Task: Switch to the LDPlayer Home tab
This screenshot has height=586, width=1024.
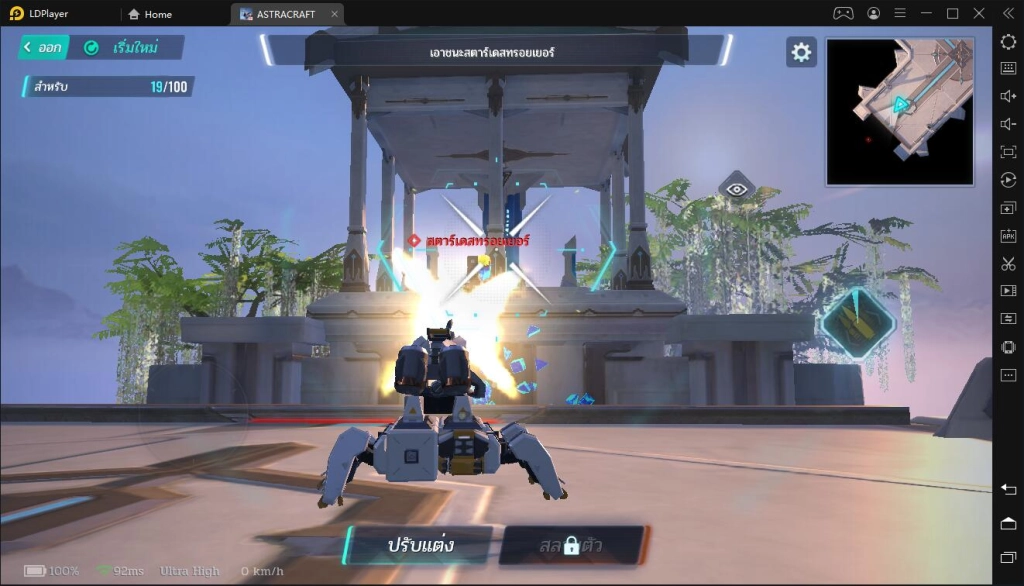Action: (x=151, y=14)
